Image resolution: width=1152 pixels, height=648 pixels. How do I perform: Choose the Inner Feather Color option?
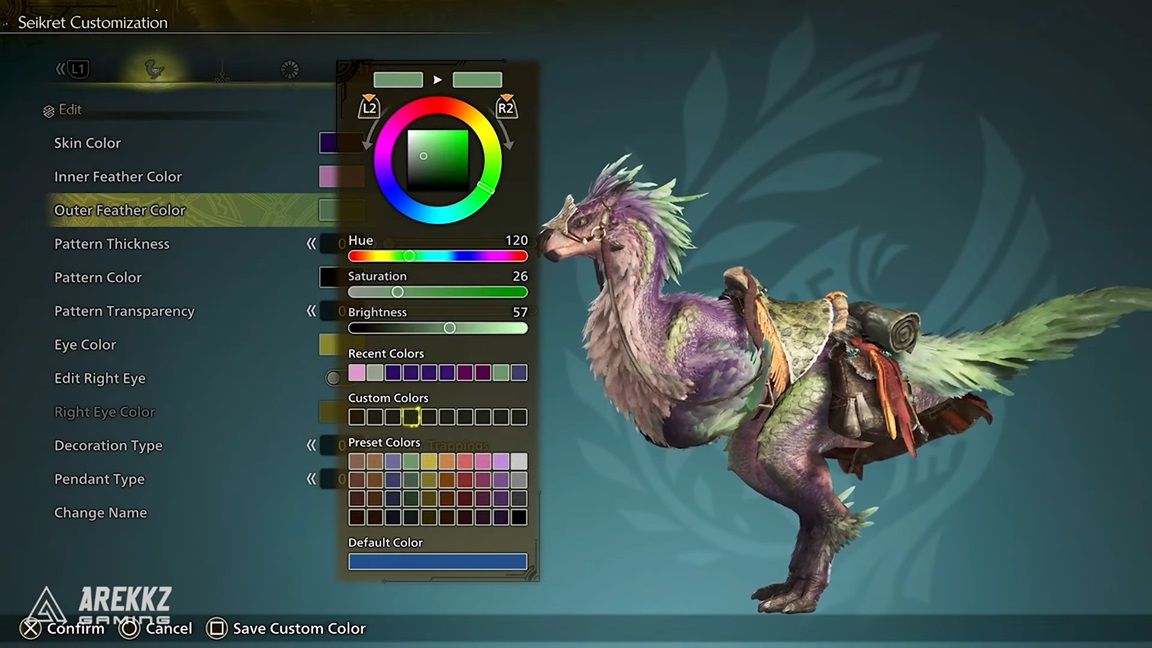click(118, 177)
